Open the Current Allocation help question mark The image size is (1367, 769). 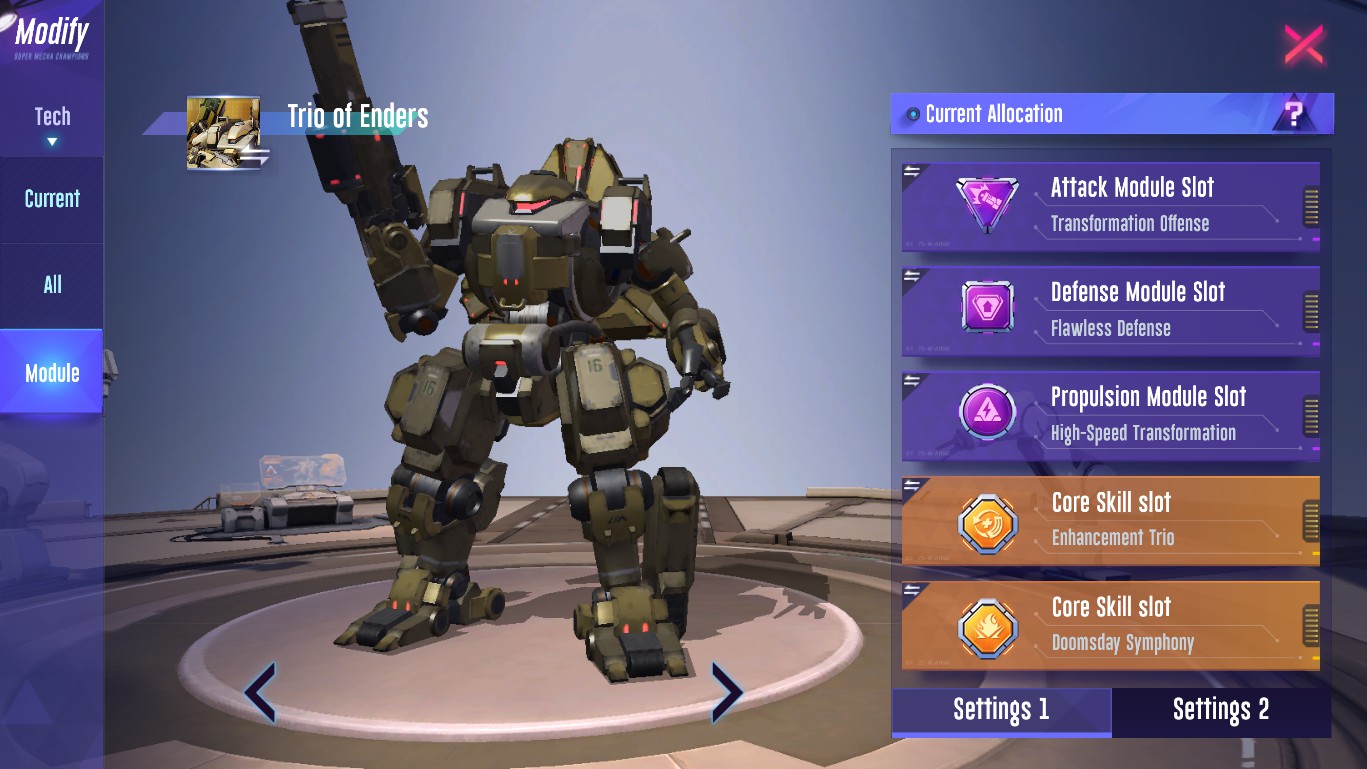point(1294,114)
